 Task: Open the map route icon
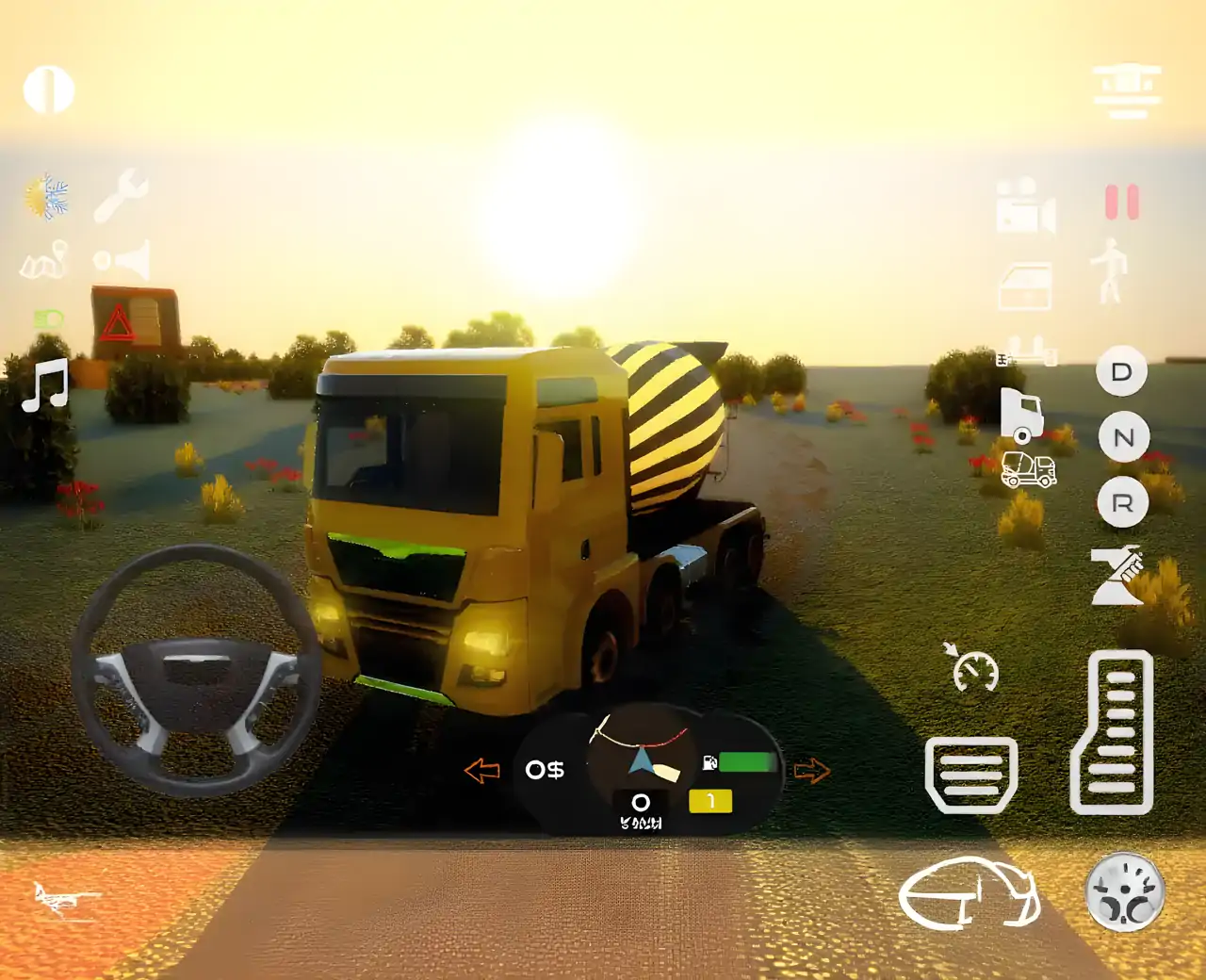click(x=44, y=261)
